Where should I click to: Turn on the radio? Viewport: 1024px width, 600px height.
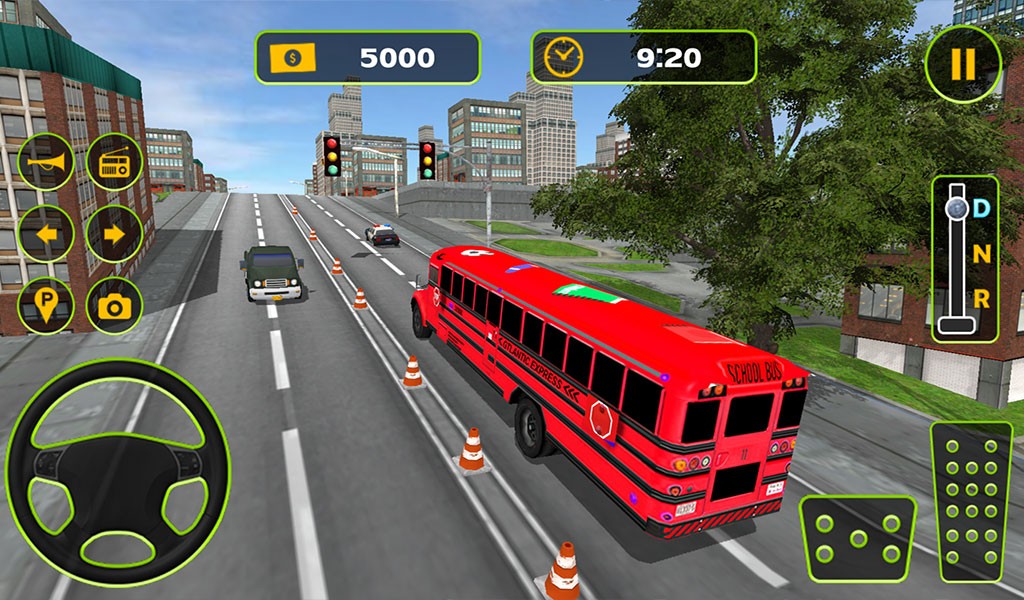coord(115,162)
